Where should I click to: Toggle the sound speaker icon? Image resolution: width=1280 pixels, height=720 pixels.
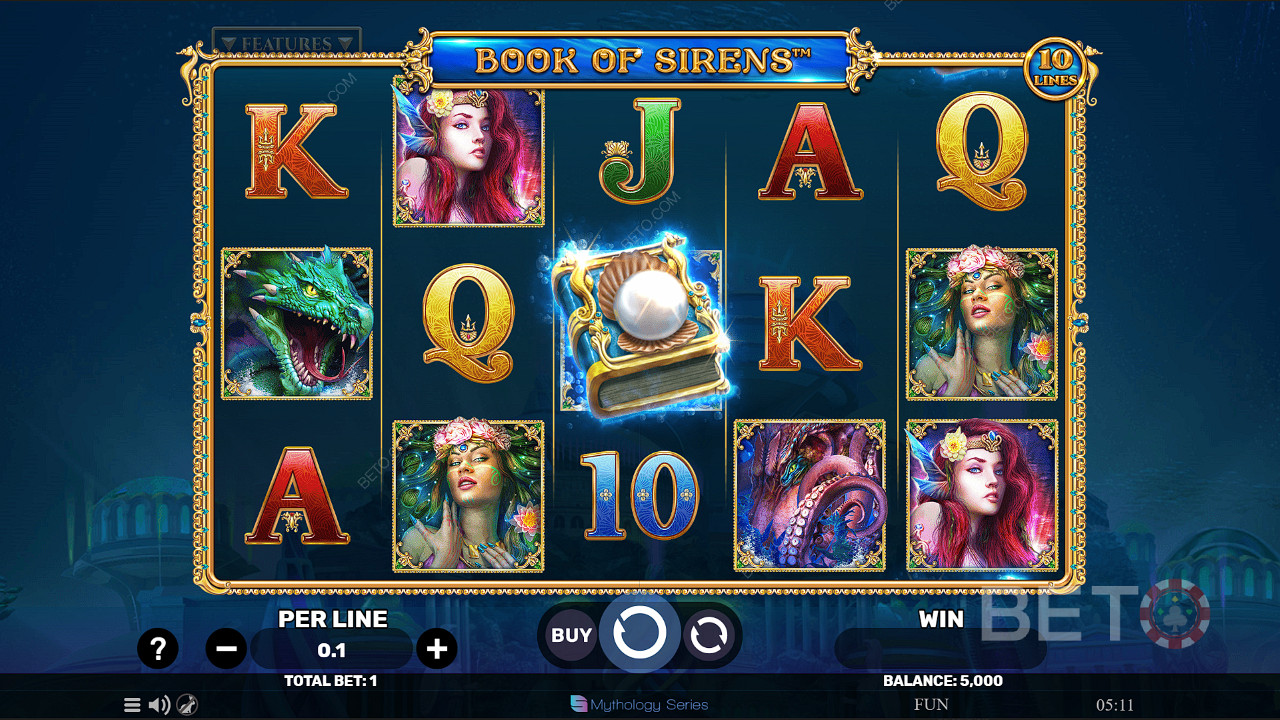click(x=159, y=705)
